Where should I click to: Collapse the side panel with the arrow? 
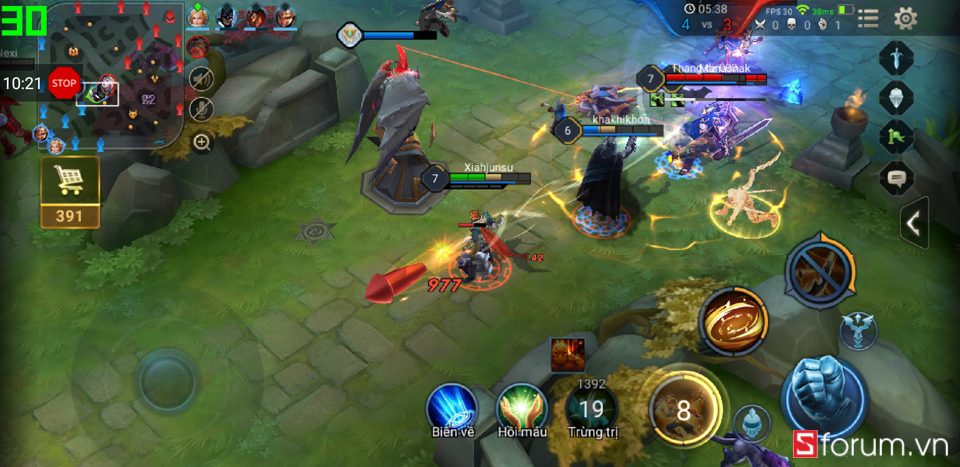click(x=912, y=224)
